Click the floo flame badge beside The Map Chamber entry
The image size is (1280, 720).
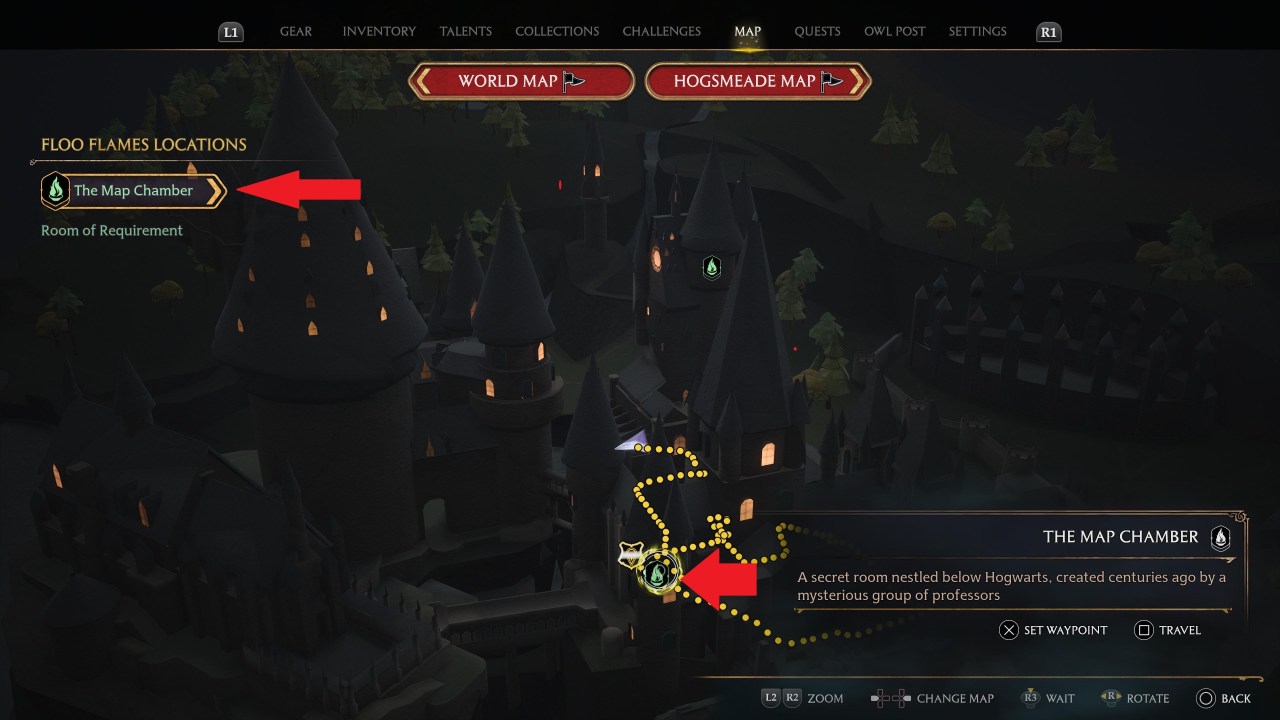tap(55, 190)
